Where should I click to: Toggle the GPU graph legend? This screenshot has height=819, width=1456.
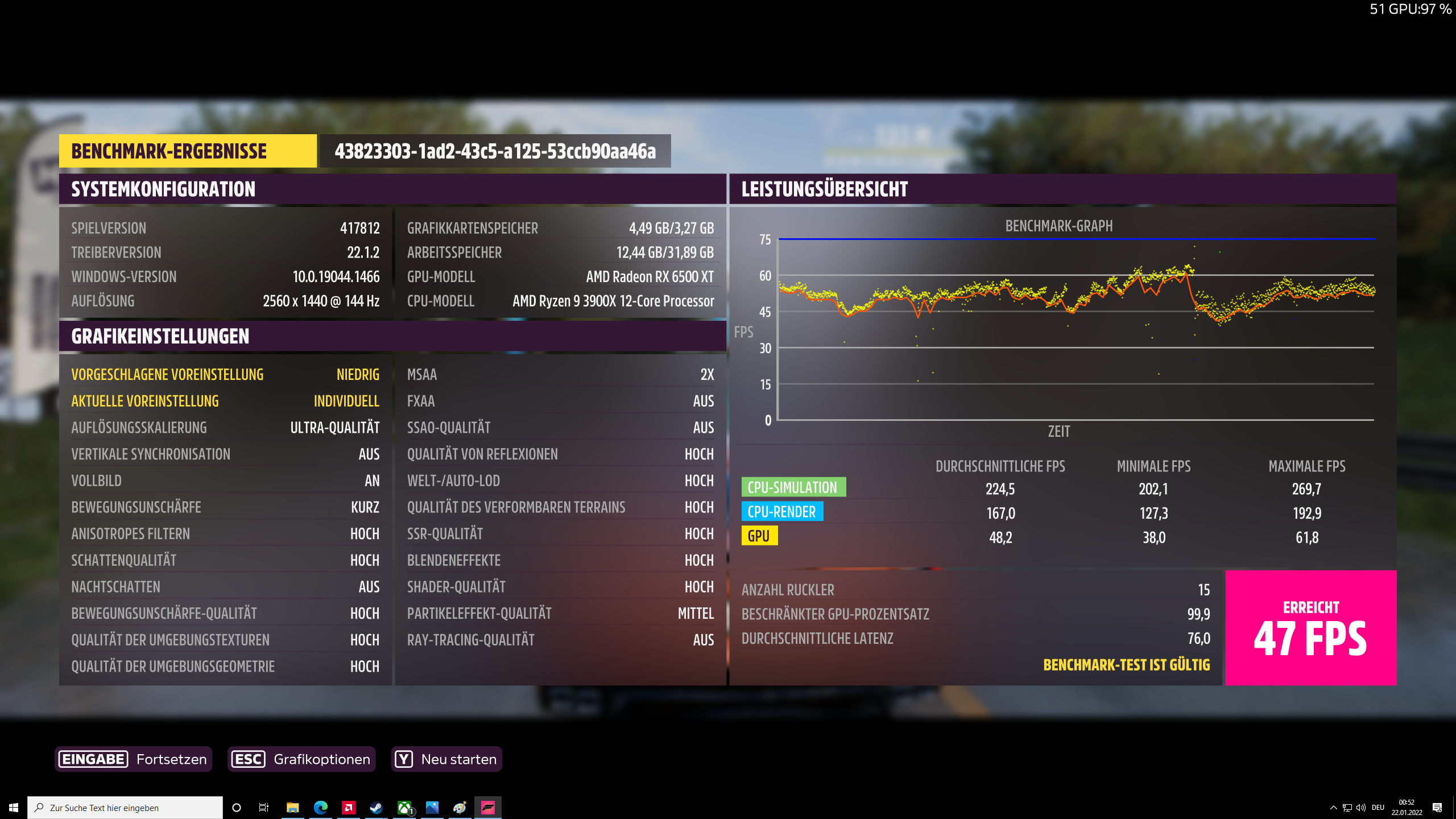click(x=760, y=535)
